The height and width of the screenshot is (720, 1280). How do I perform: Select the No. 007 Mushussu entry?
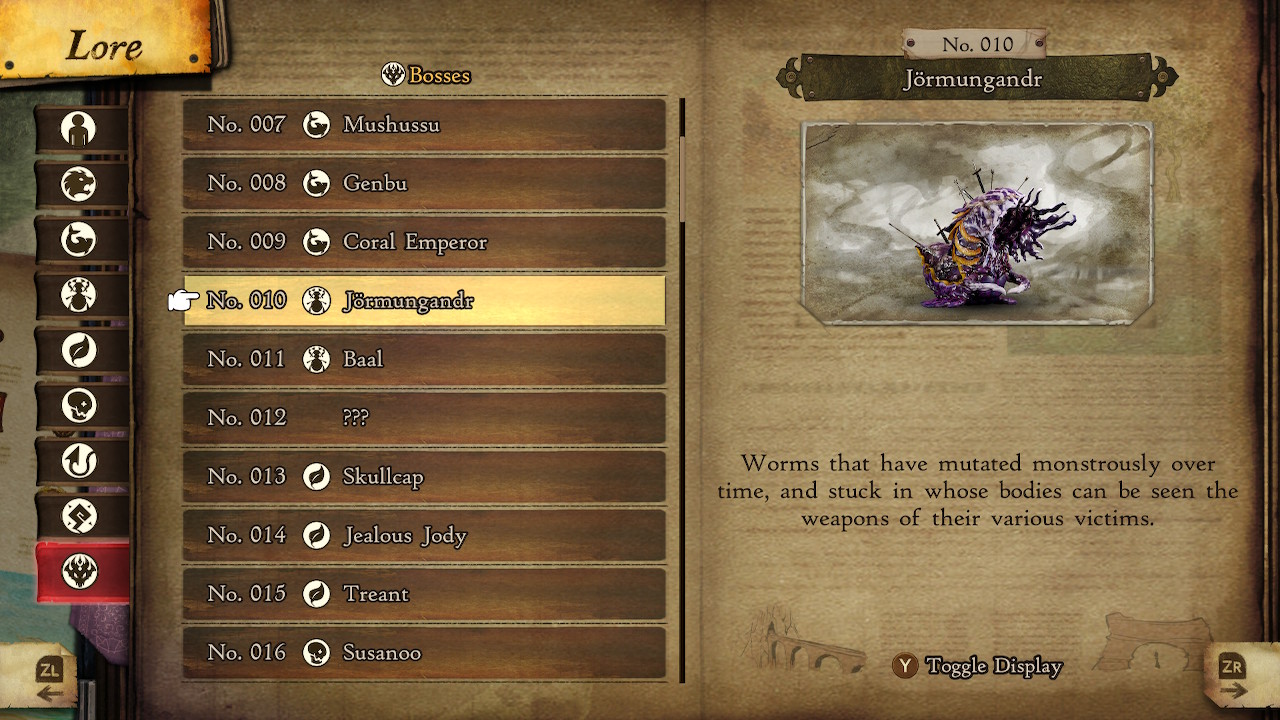pyautogui.click(x=424, y=125)
